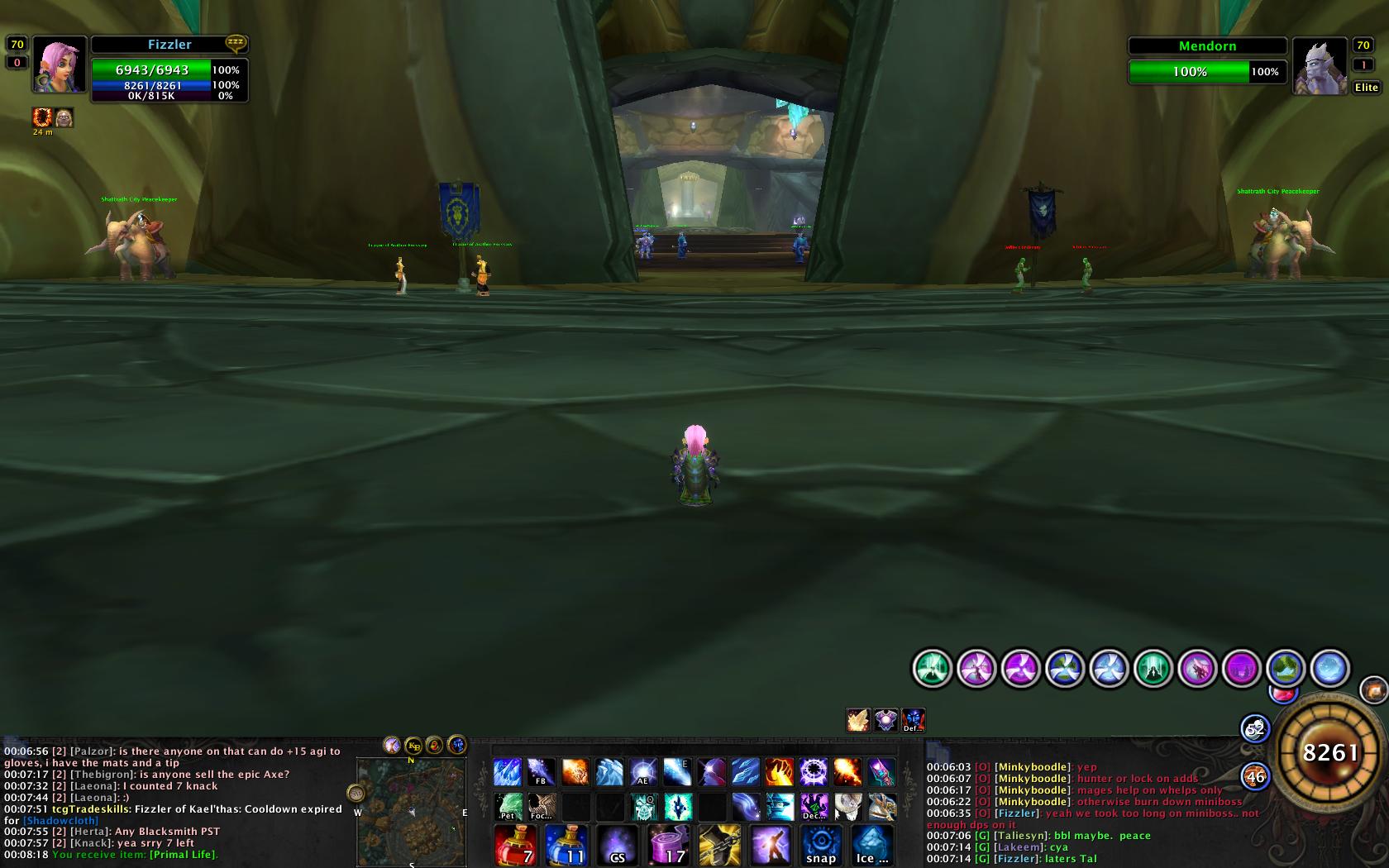Screen dimensions: 1389x868
Task: Activate the Def... buff button
Action: [x=913, y=720]
